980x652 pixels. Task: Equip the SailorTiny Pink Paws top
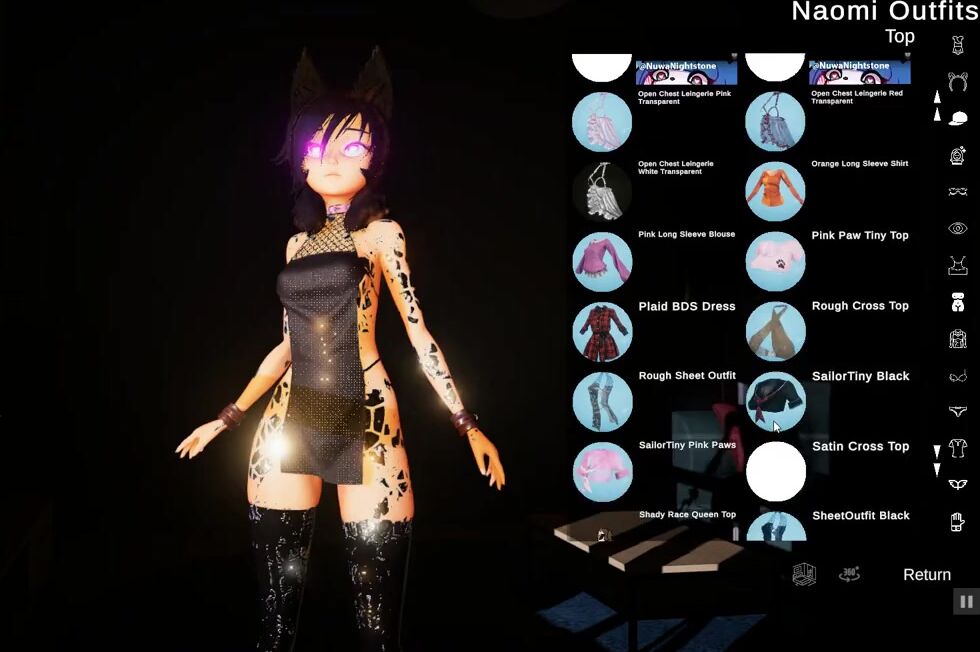pos(602,472)
